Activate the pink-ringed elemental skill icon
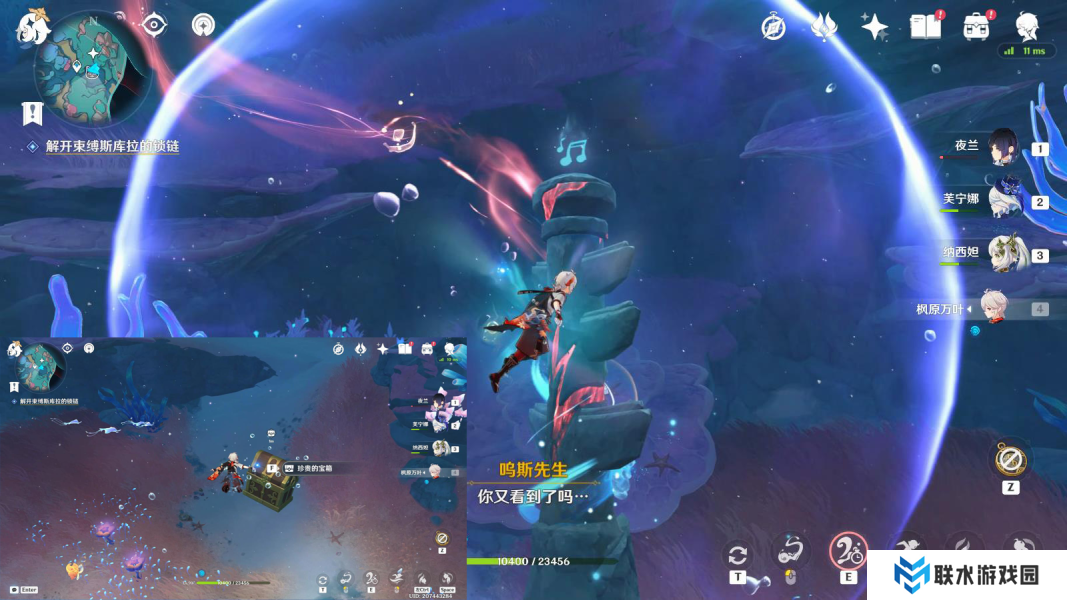Screen dimensions: 1067x600 click(x=848, y=552)
